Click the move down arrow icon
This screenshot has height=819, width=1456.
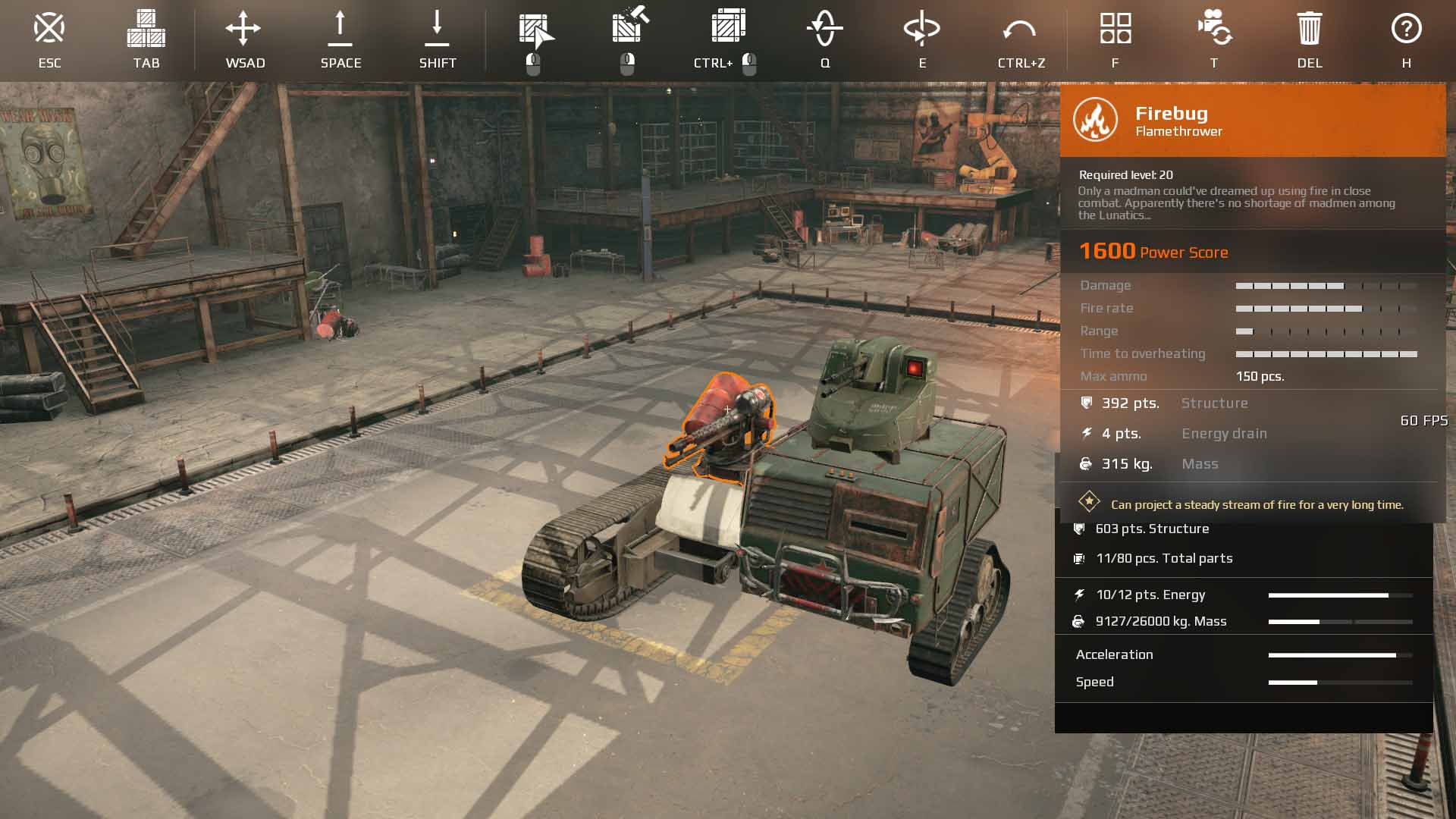[437, 29]
